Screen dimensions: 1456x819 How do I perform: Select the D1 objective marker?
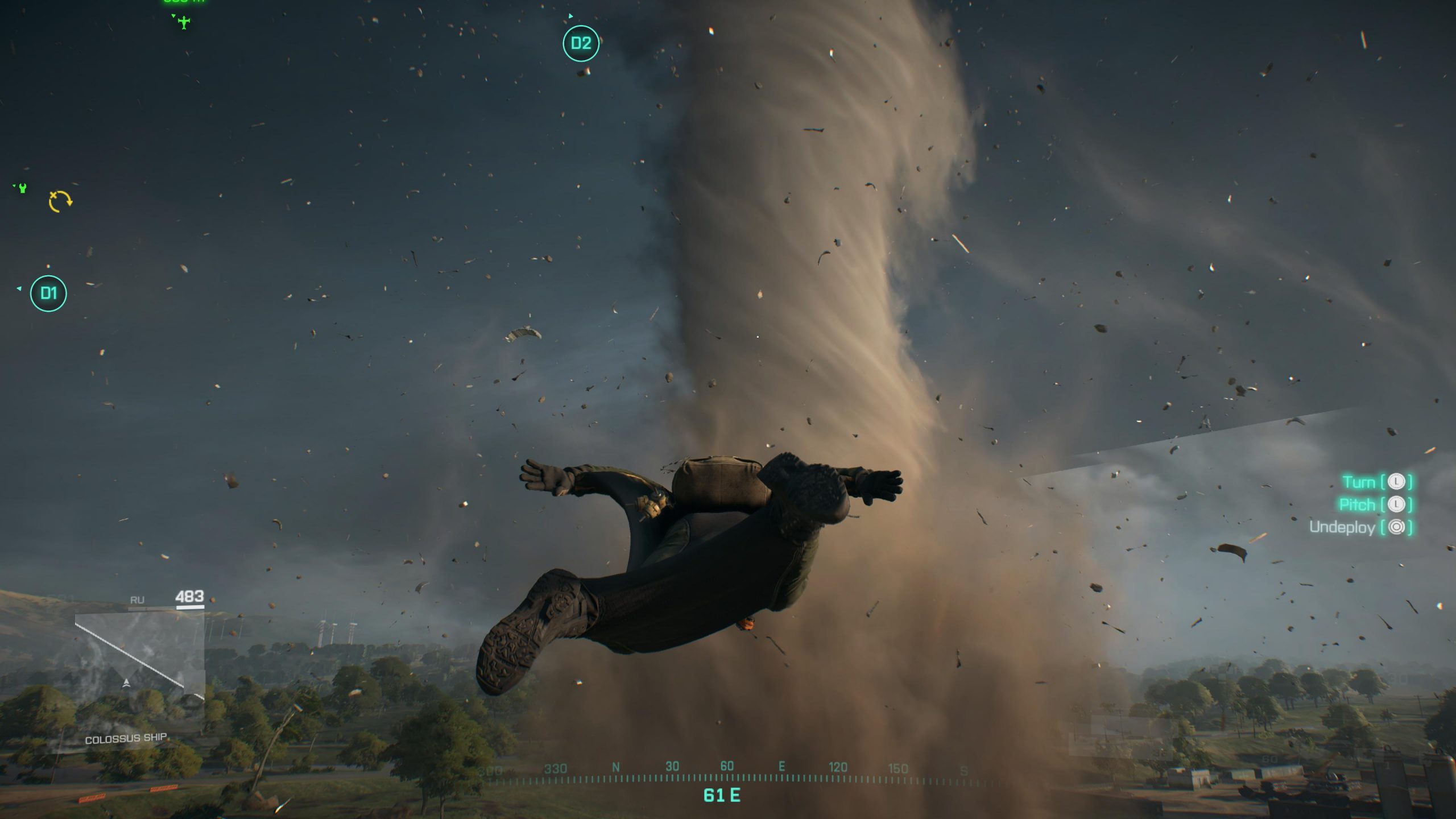click(48, 293)
